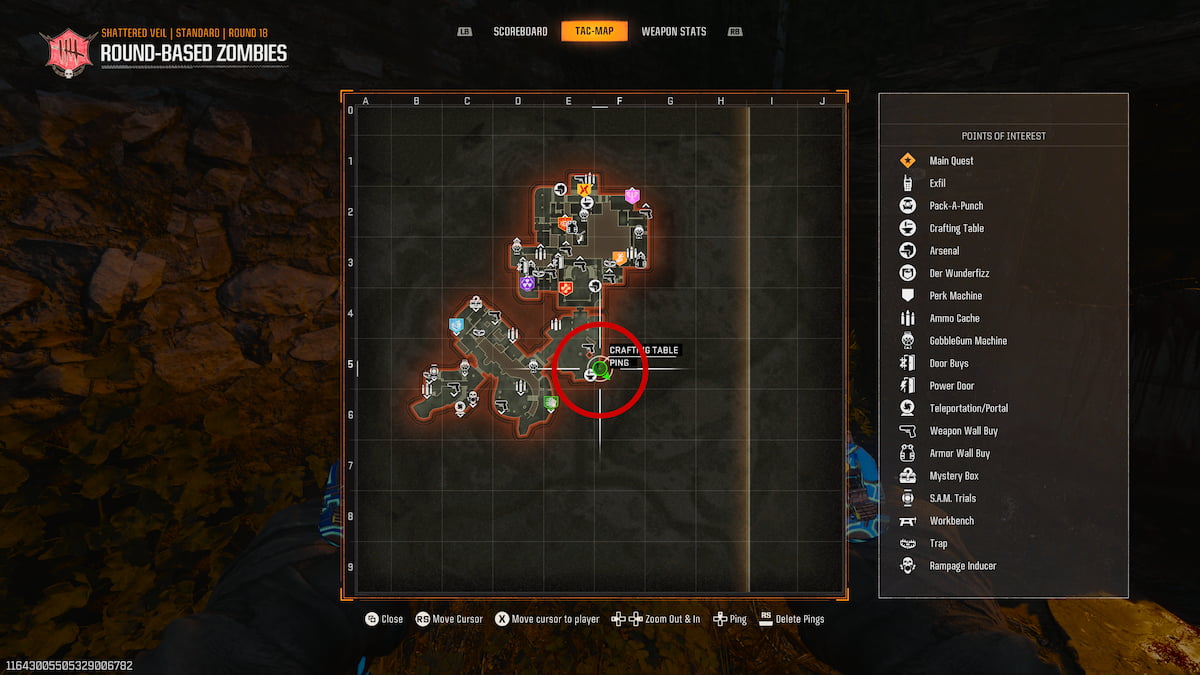Select the Rampage Inducer legend entry
Image resolution: width=1200 pixels, height=675 pixels.
(x=962, y=566)
